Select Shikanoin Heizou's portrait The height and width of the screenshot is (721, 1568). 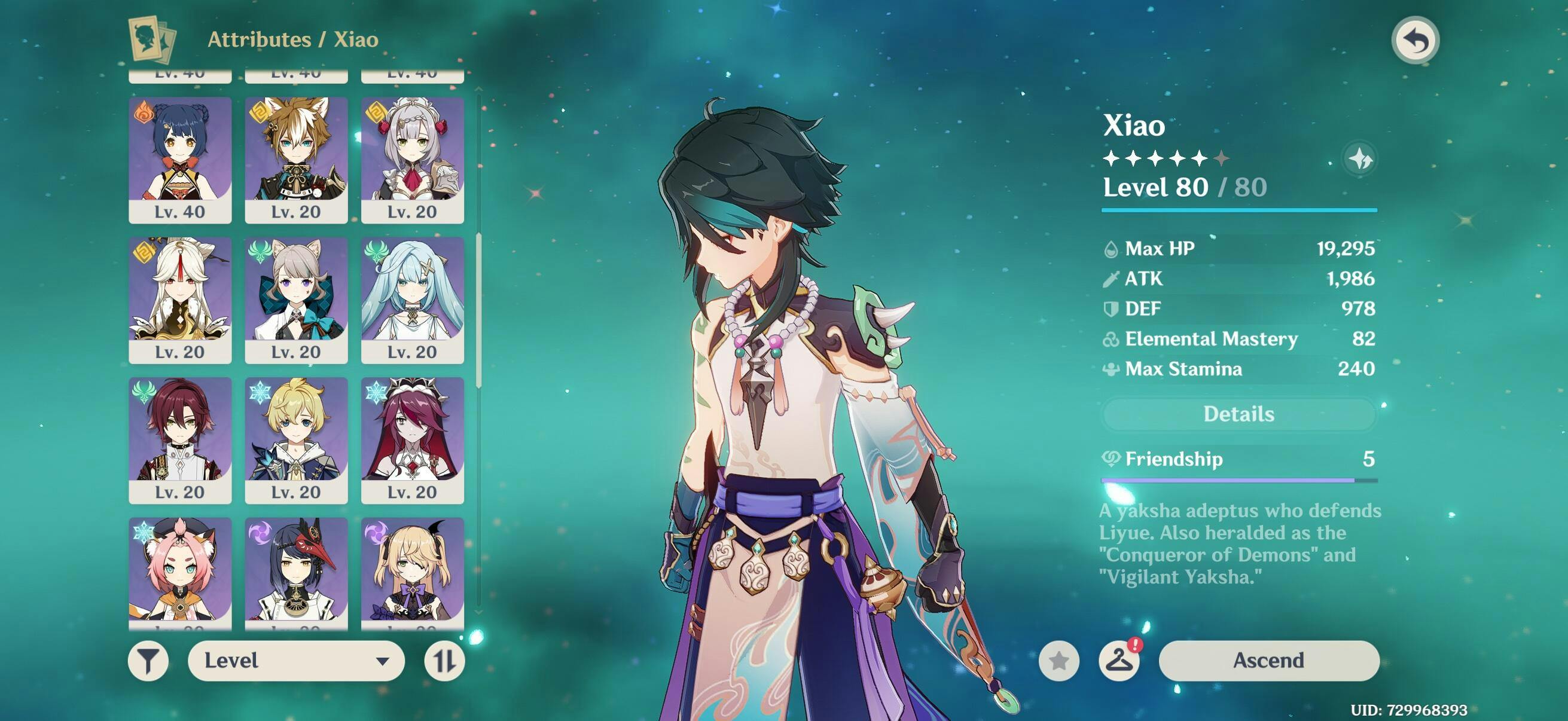[180, 439]
